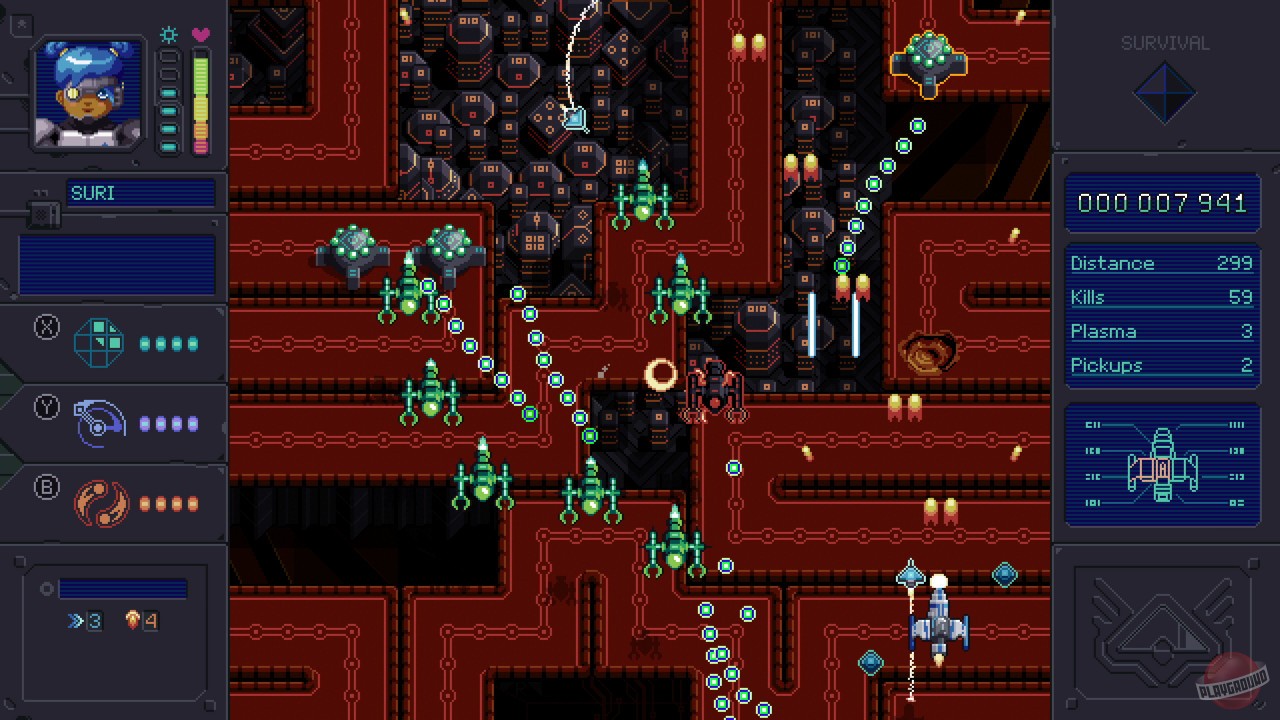Click the brightness sun icon above the health bars
1280x720 pixels.
pyautogui.click(x=167, y=35)
